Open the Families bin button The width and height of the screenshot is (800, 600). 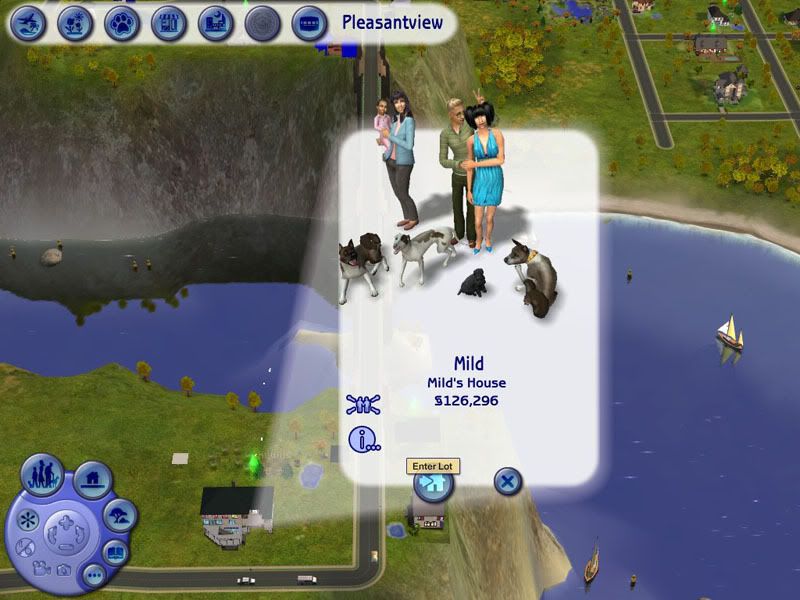42,475
